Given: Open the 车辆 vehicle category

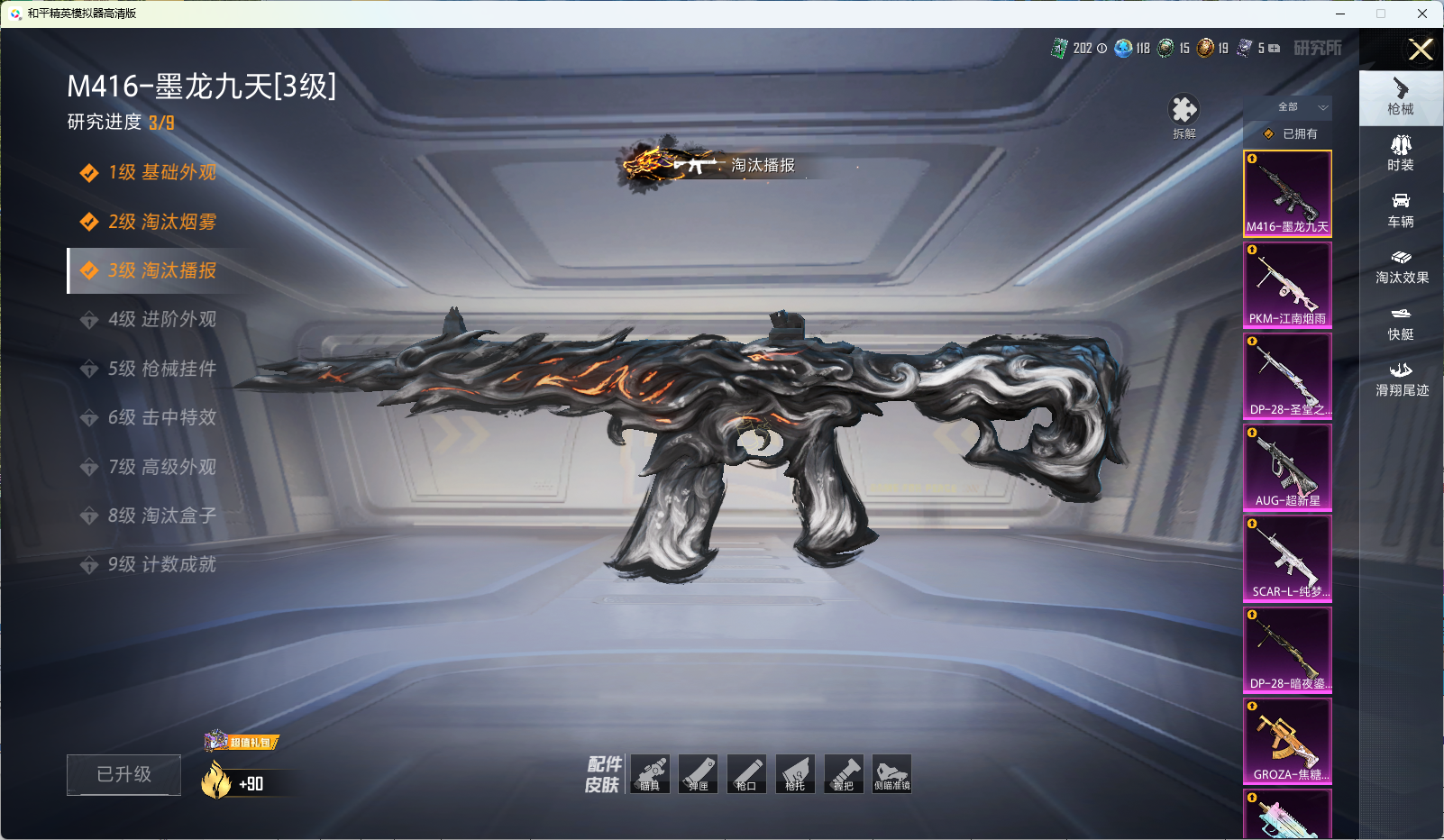Looking at the screenshot, I should point(1401,210).
